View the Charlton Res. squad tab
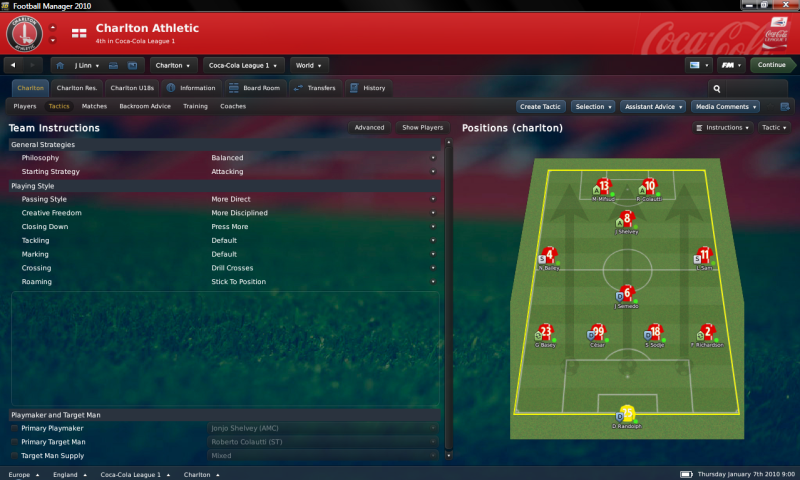 (x=76, y=88)
